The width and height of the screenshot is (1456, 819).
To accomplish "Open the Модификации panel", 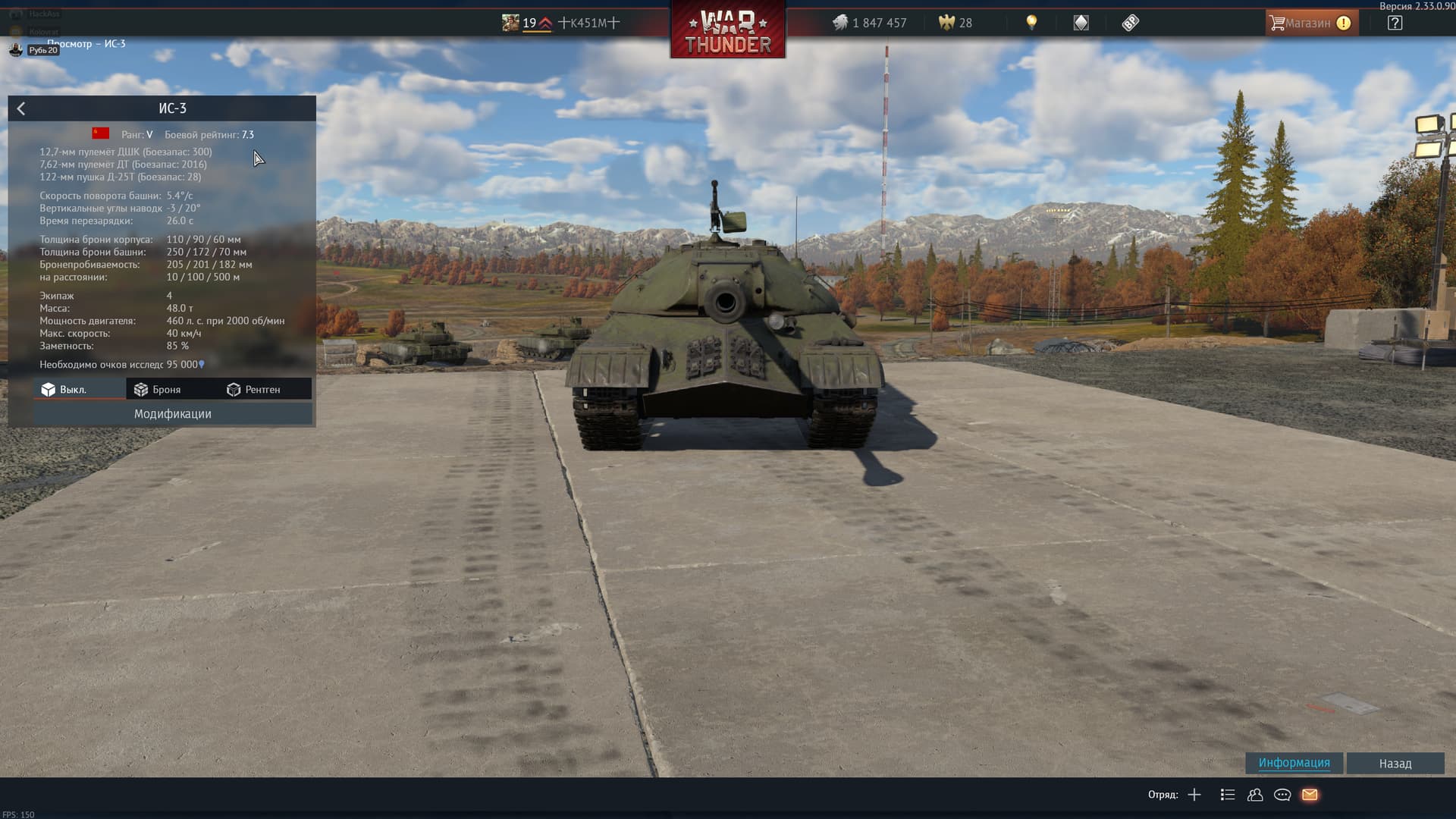I will (172, 414).
